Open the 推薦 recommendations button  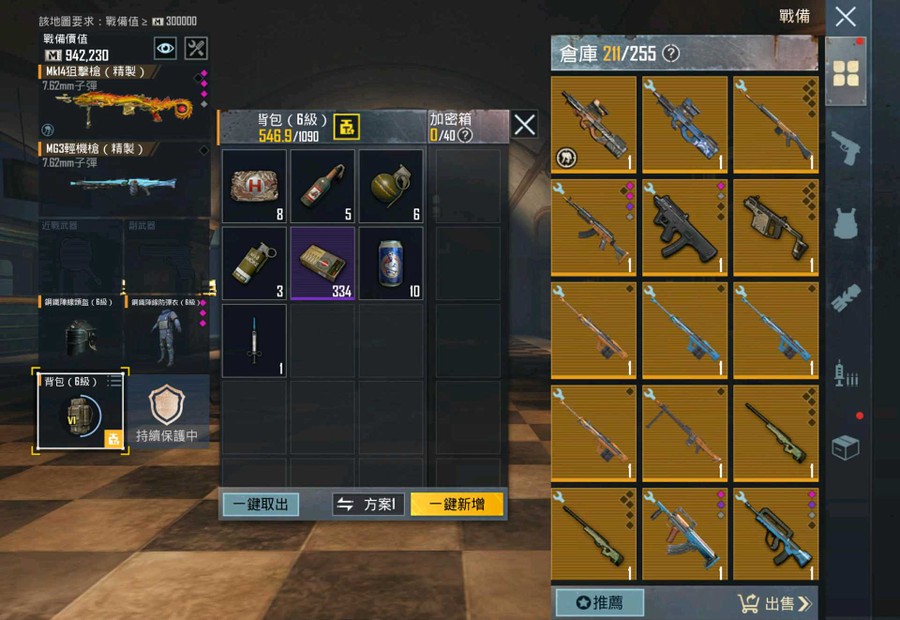pyautogui.click(x=599, y=602)
